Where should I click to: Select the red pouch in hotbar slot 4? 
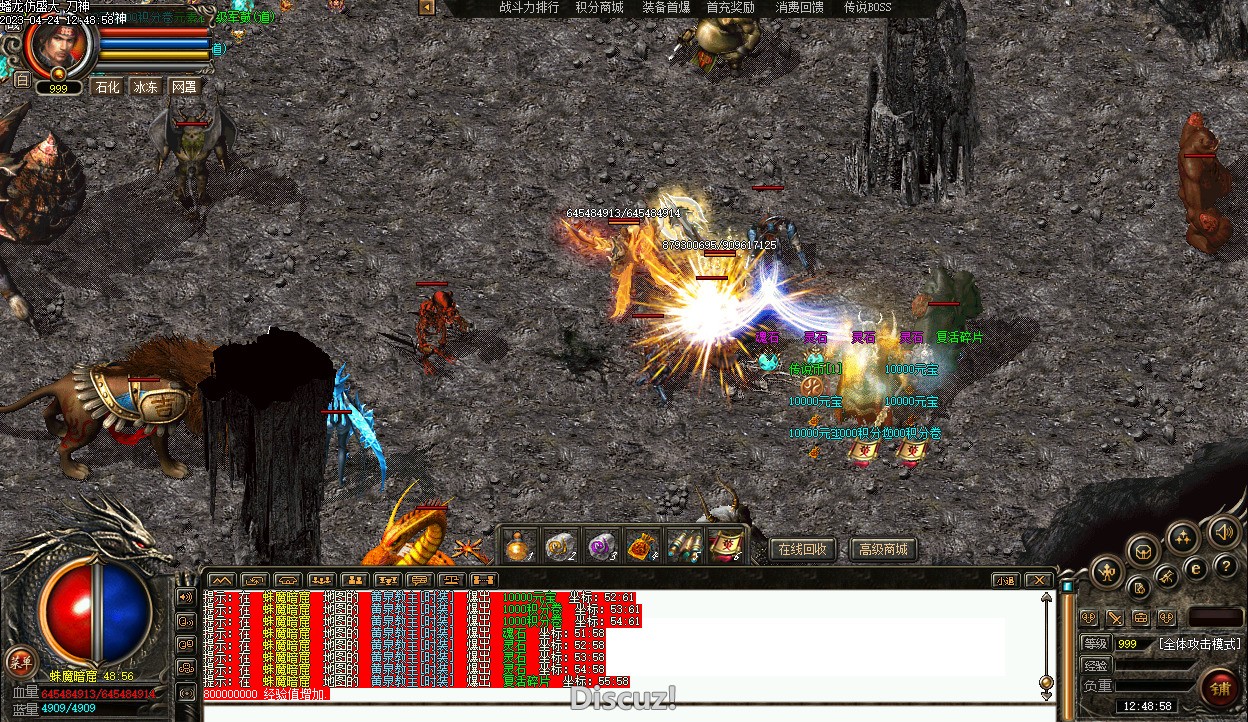click(642, 546)
